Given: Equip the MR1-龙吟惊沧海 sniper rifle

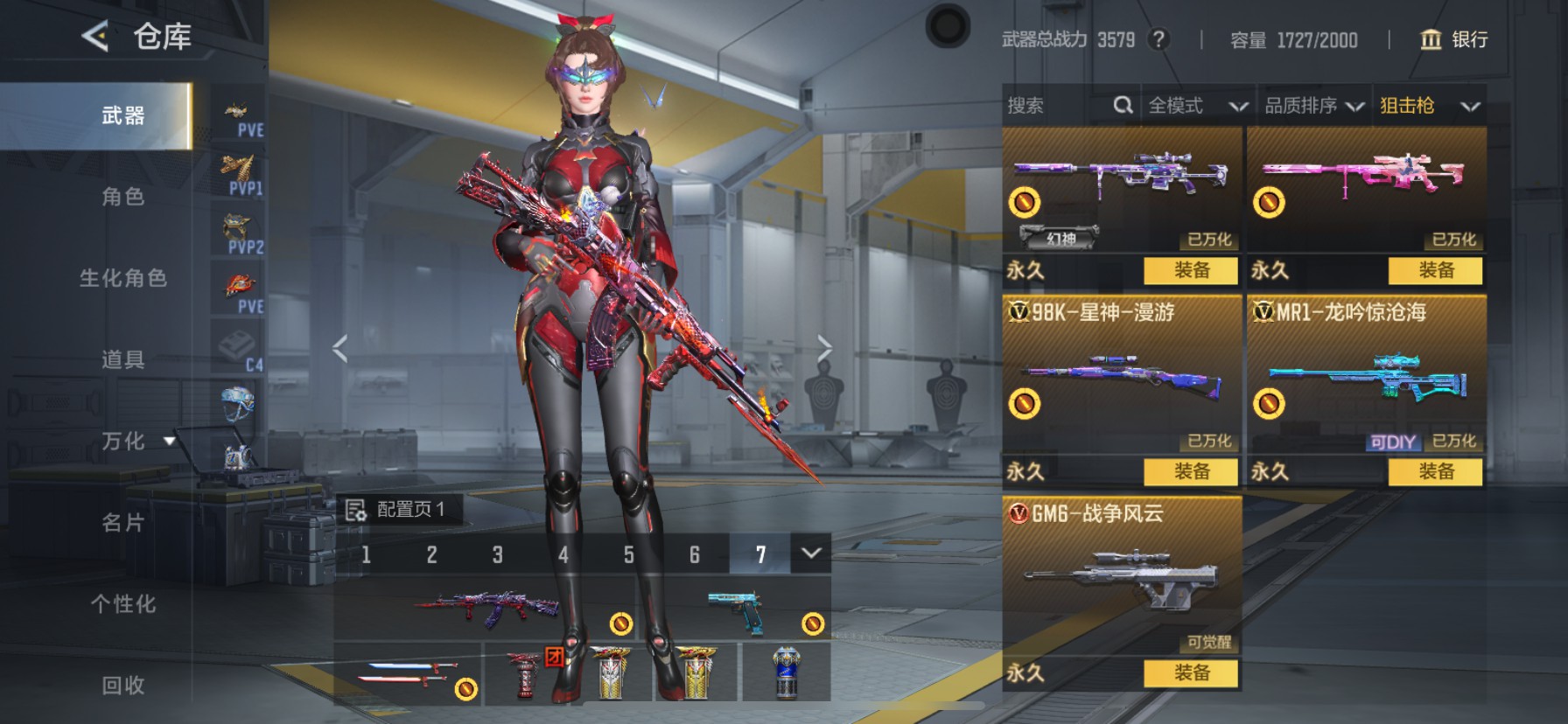Looking at the screenshot, I should [x=1435, y=472].
